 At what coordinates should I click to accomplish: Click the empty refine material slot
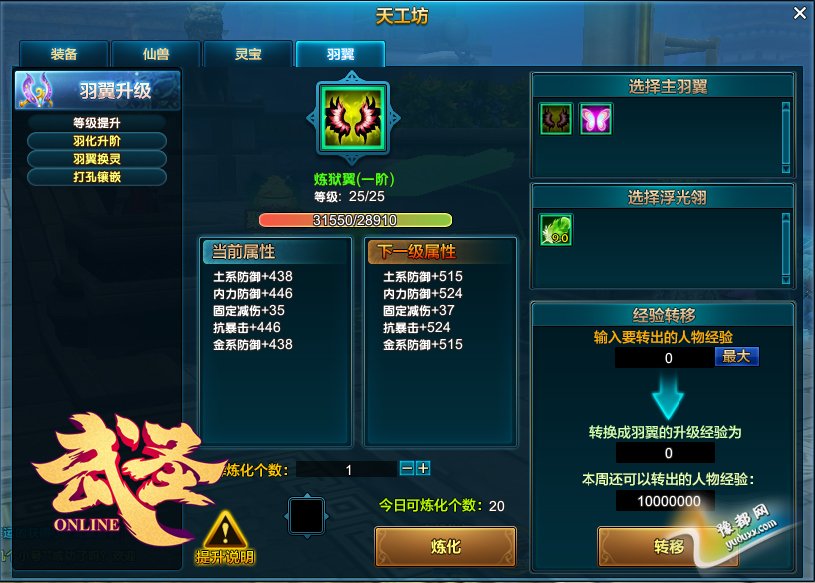[306, 516]
